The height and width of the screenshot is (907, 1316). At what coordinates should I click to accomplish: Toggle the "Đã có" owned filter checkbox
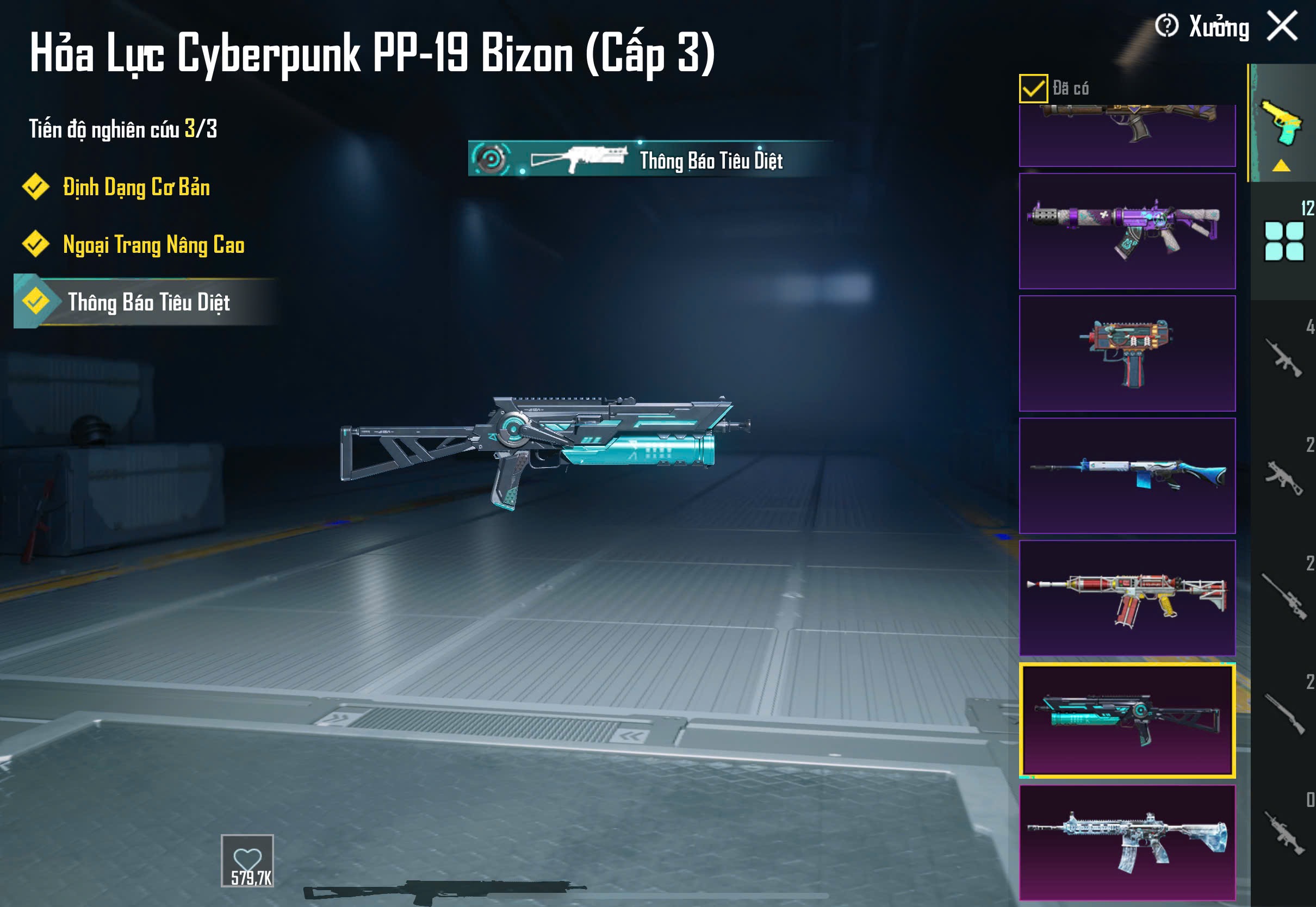click(1033, 89)
